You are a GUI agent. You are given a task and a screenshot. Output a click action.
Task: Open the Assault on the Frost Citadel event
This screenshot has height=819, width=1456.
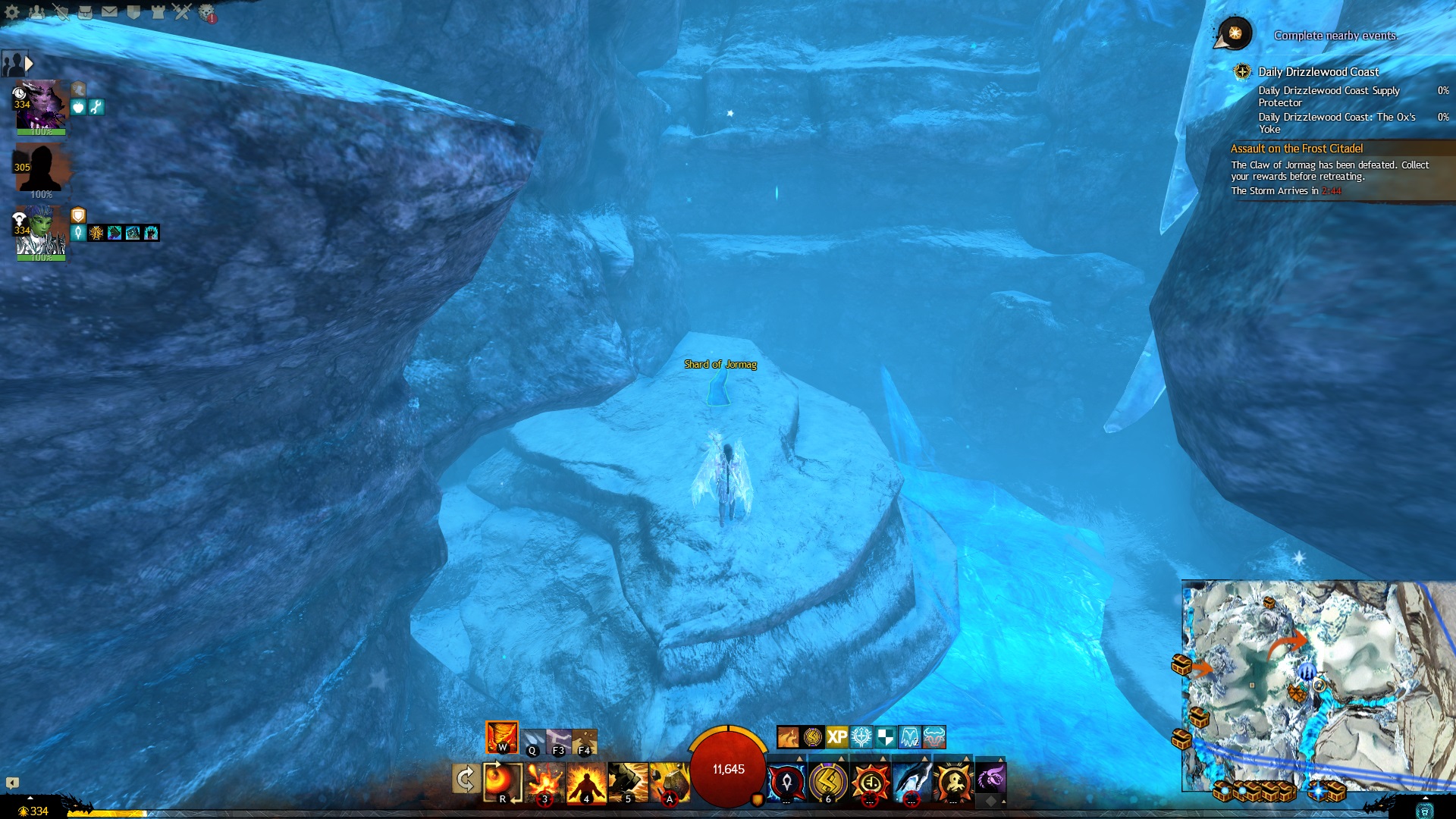pos(1296,149)
